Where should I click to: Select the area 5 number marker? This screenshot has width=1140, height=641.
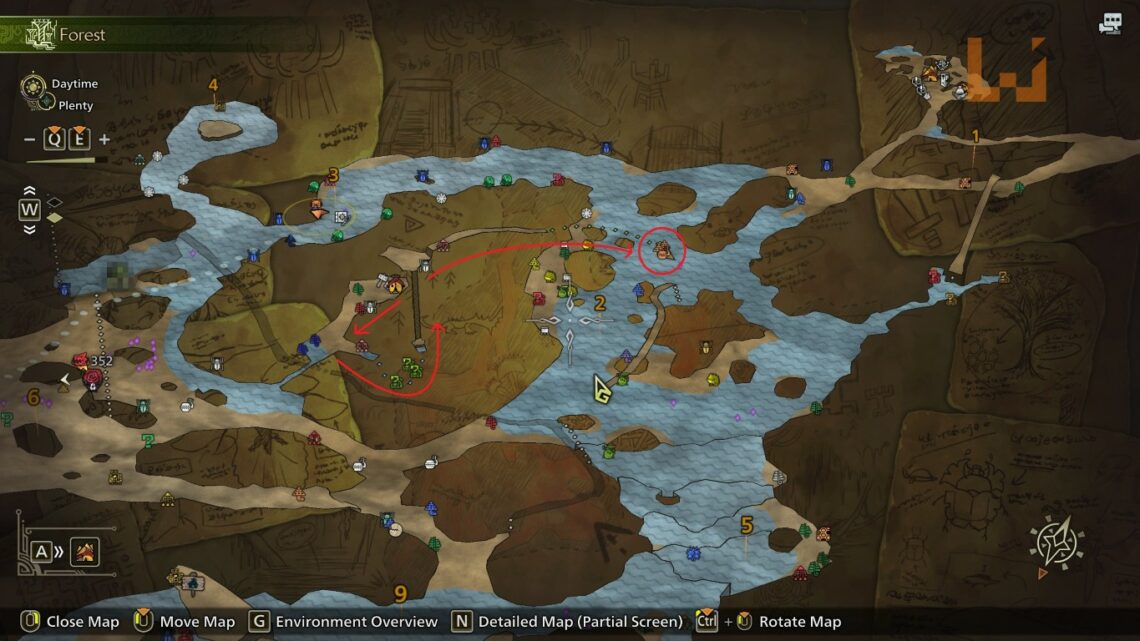(x=746, y=524)
